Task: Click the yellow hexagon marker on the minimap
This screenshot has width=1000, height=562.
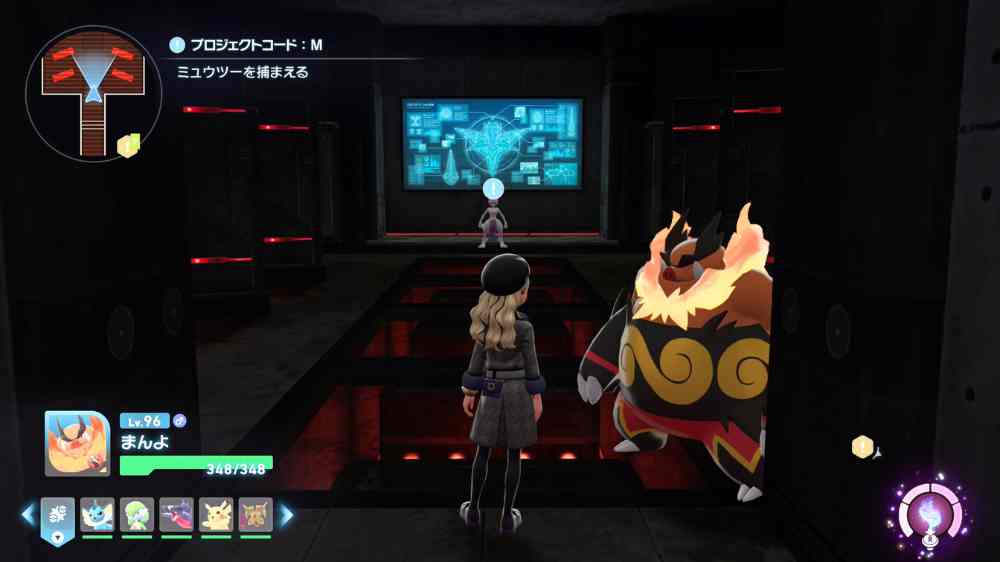Action: pyautogui.click(x=128, y=146)
